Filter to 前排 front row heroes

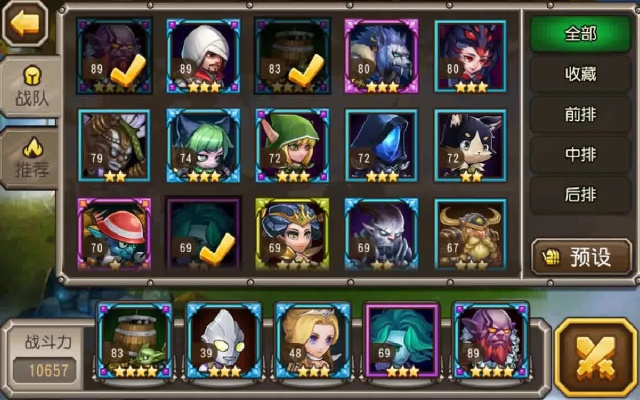click(x=580, y=114)
